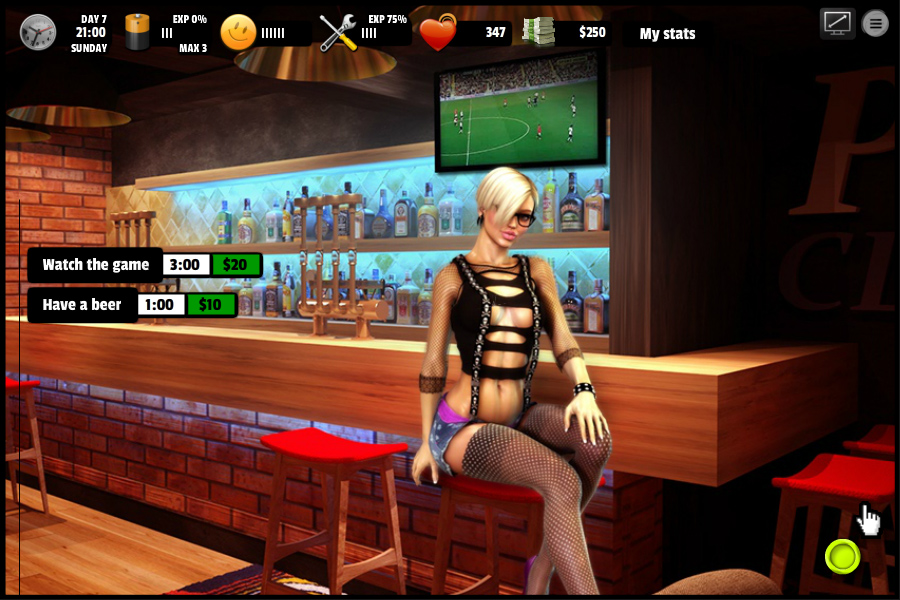The height and width of the screenshot is (600, 900).
Task: Select the battery energy icon
Action: coord(137,32)
